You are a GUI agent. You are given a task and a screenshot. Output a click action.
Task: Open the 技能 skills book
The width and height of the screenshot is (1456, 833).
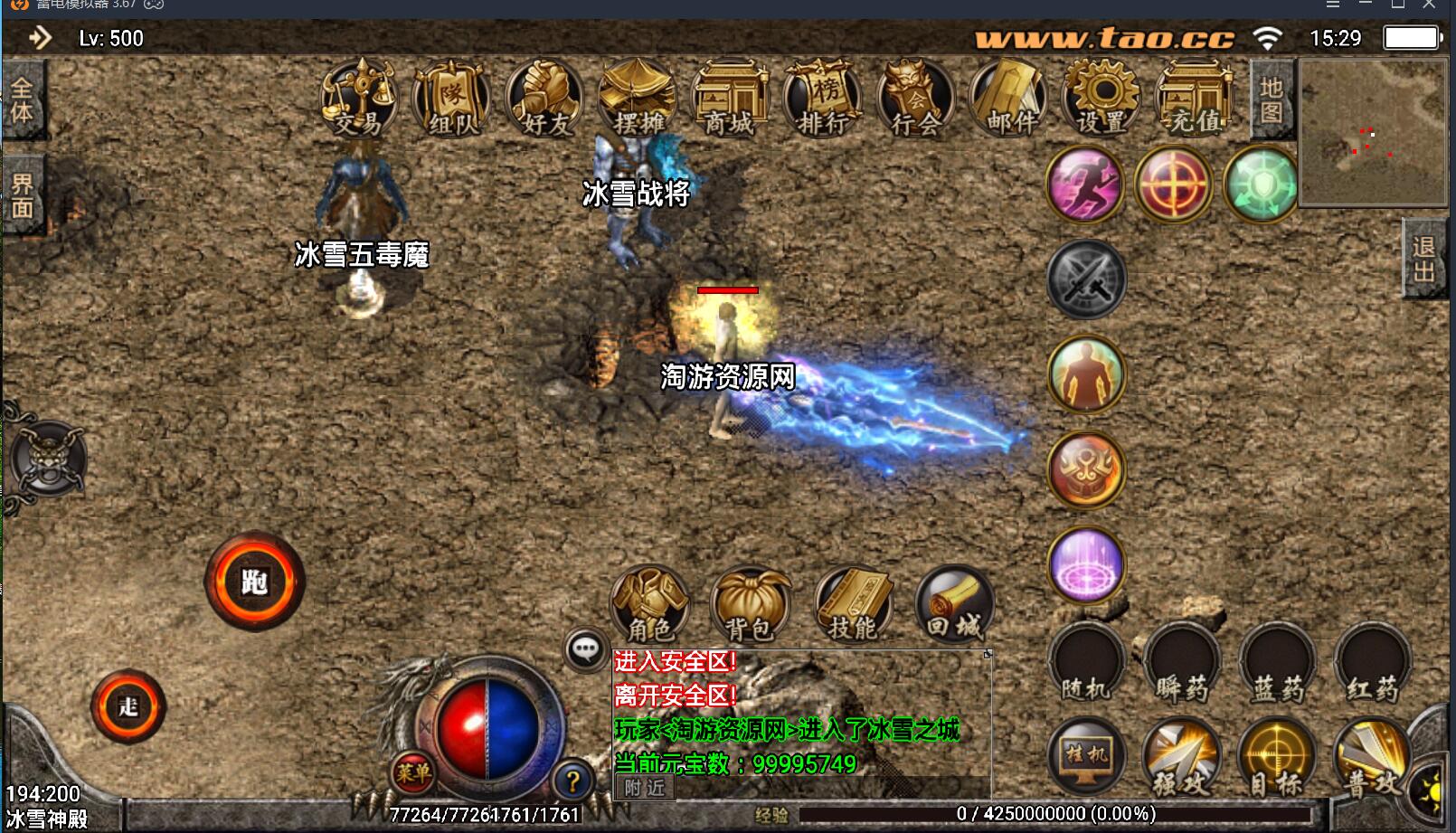click(x=853, y=604)
